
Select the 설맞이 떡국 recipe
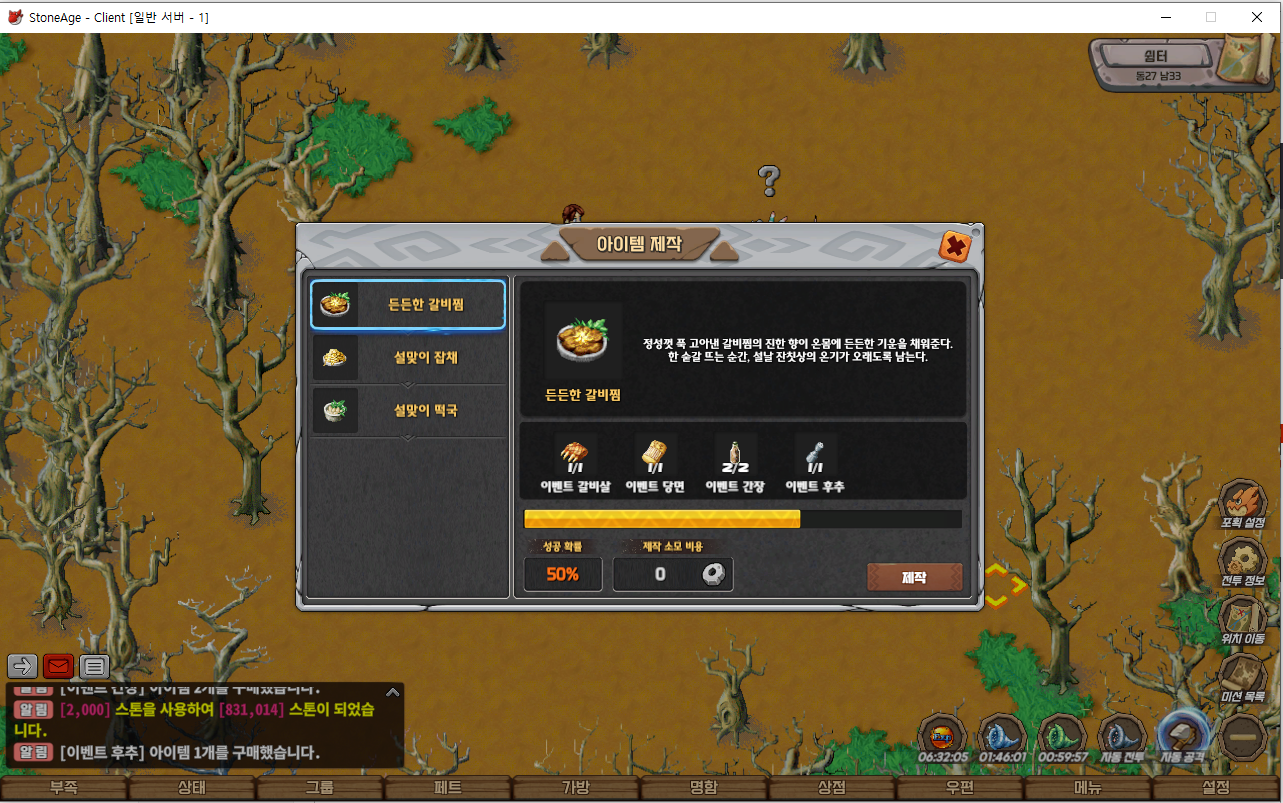click(x=408, y=410)
